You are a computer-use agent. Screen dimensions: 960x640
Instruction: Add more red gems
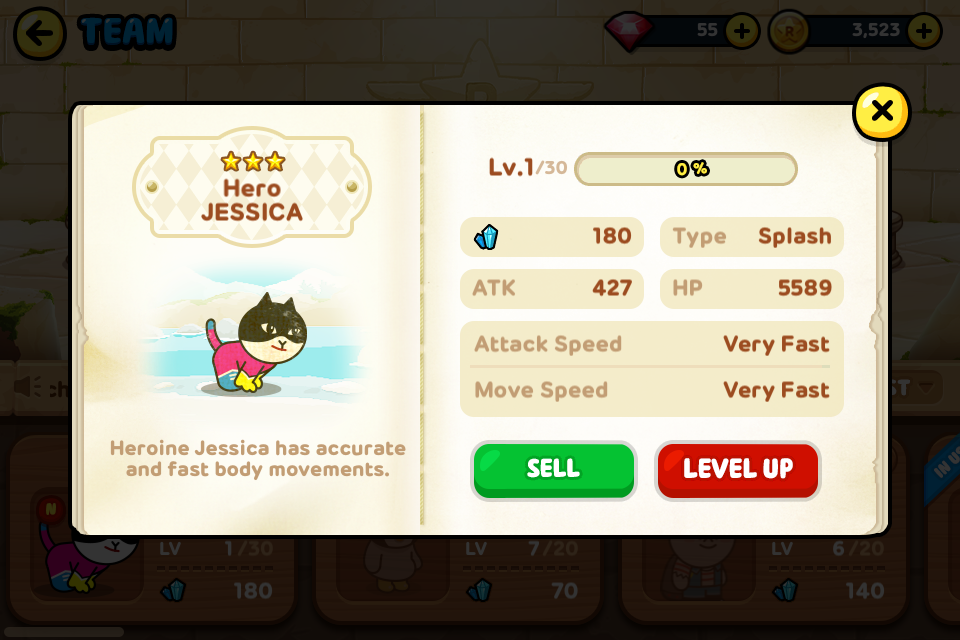click(x=741, y=31)
